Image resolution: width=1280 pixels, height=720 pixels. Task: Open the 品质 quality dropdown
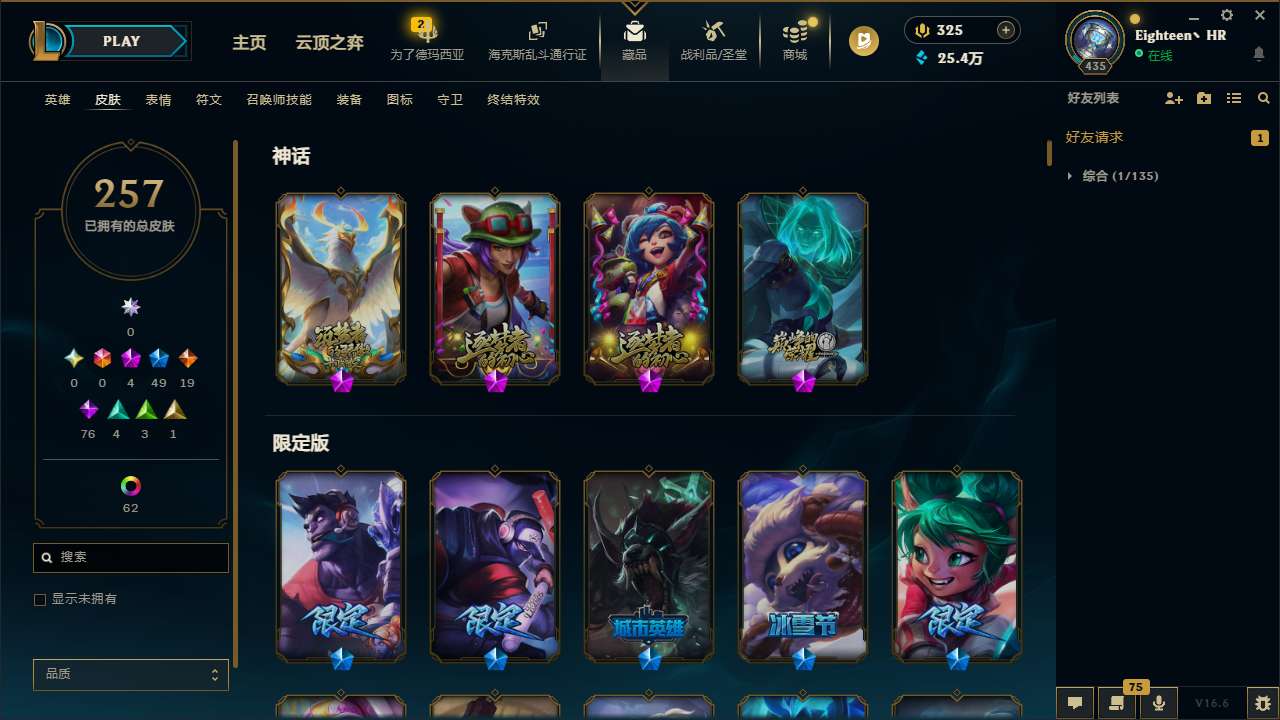coord(130,674)
